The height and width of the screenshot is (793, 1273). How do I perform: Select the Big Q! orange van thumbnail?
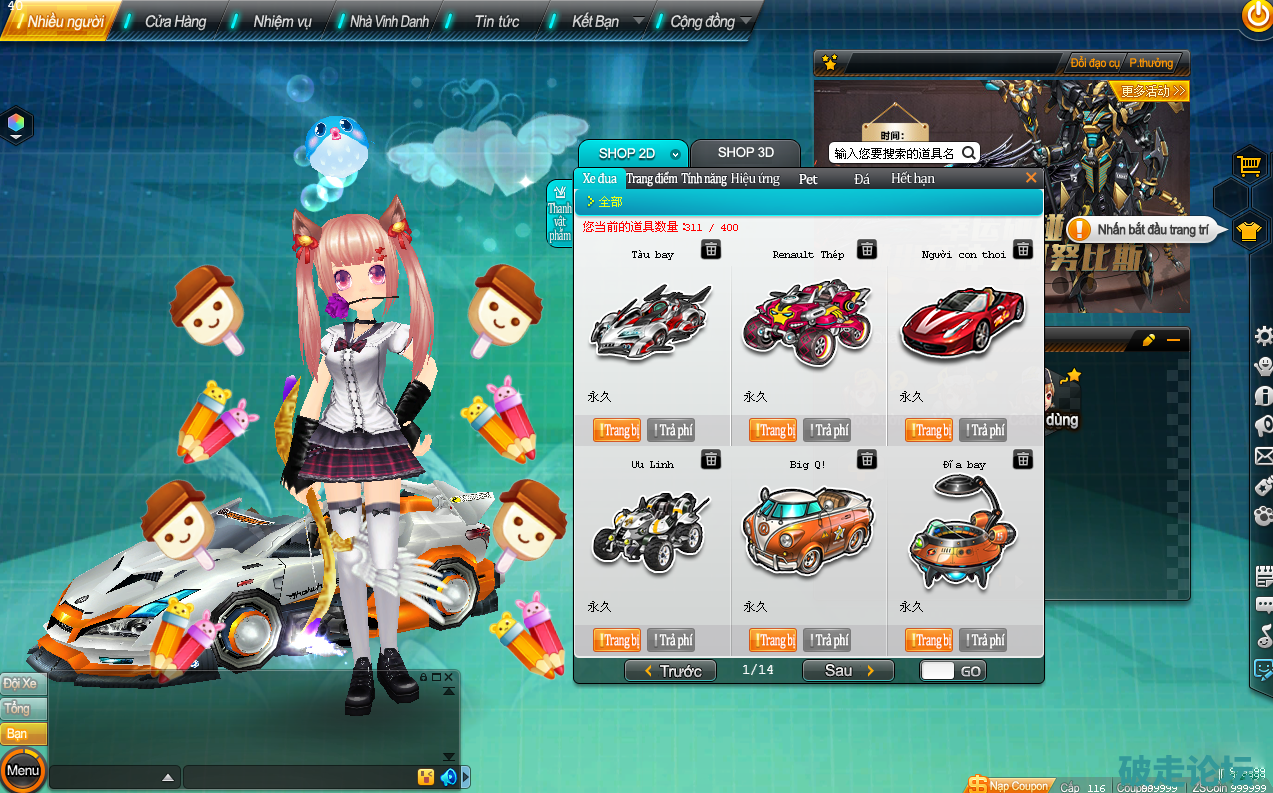click(x=808, y=529)
